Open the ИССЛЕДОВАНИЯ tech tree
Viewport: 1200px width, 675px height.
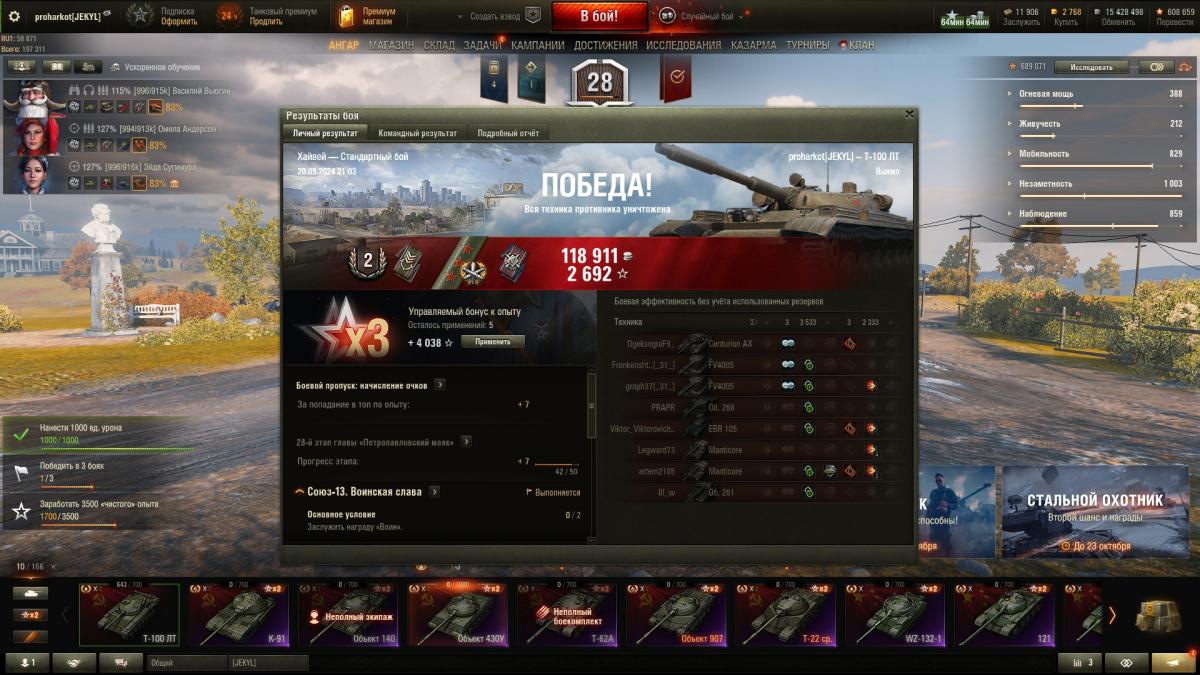pos(683,45)
